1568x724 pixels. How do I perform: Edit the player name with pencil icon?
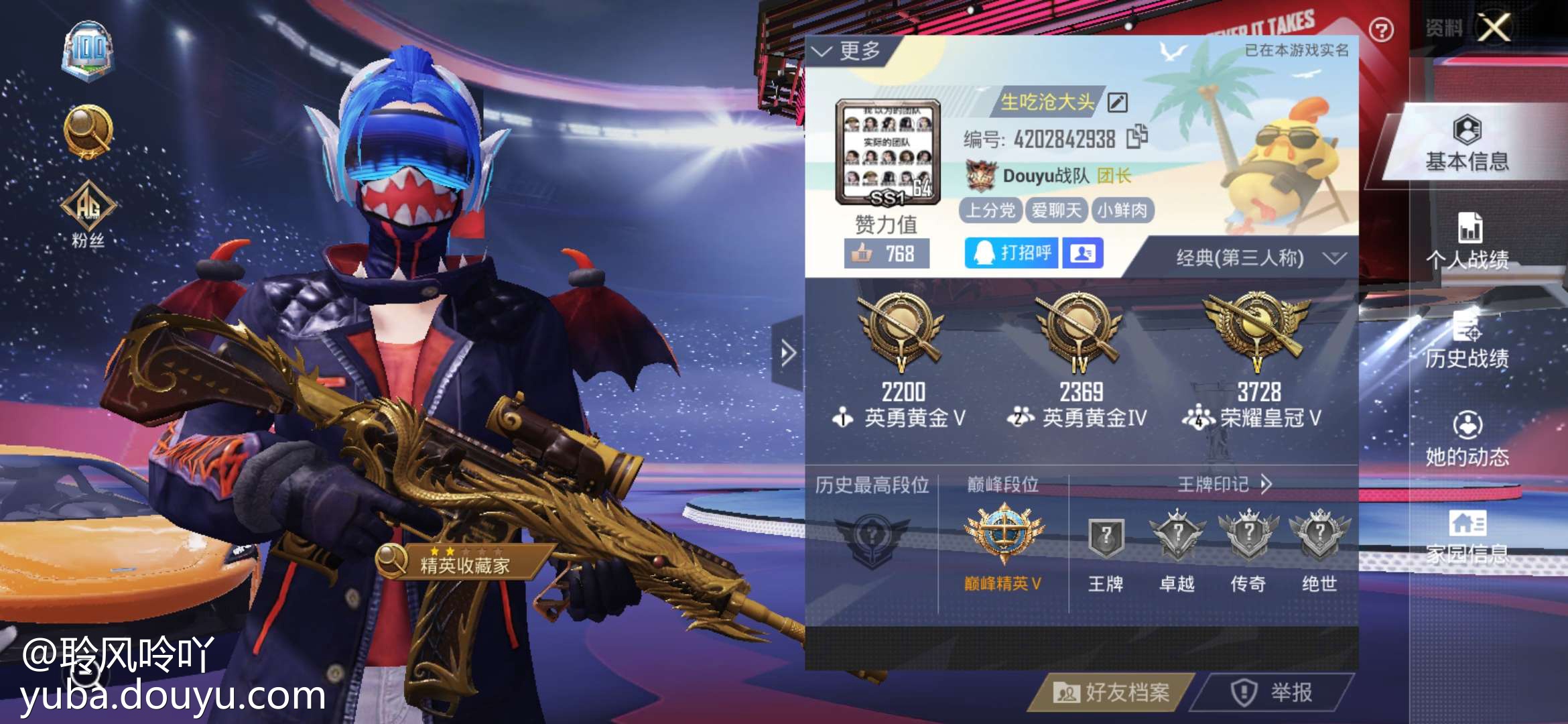[1117, 103]
